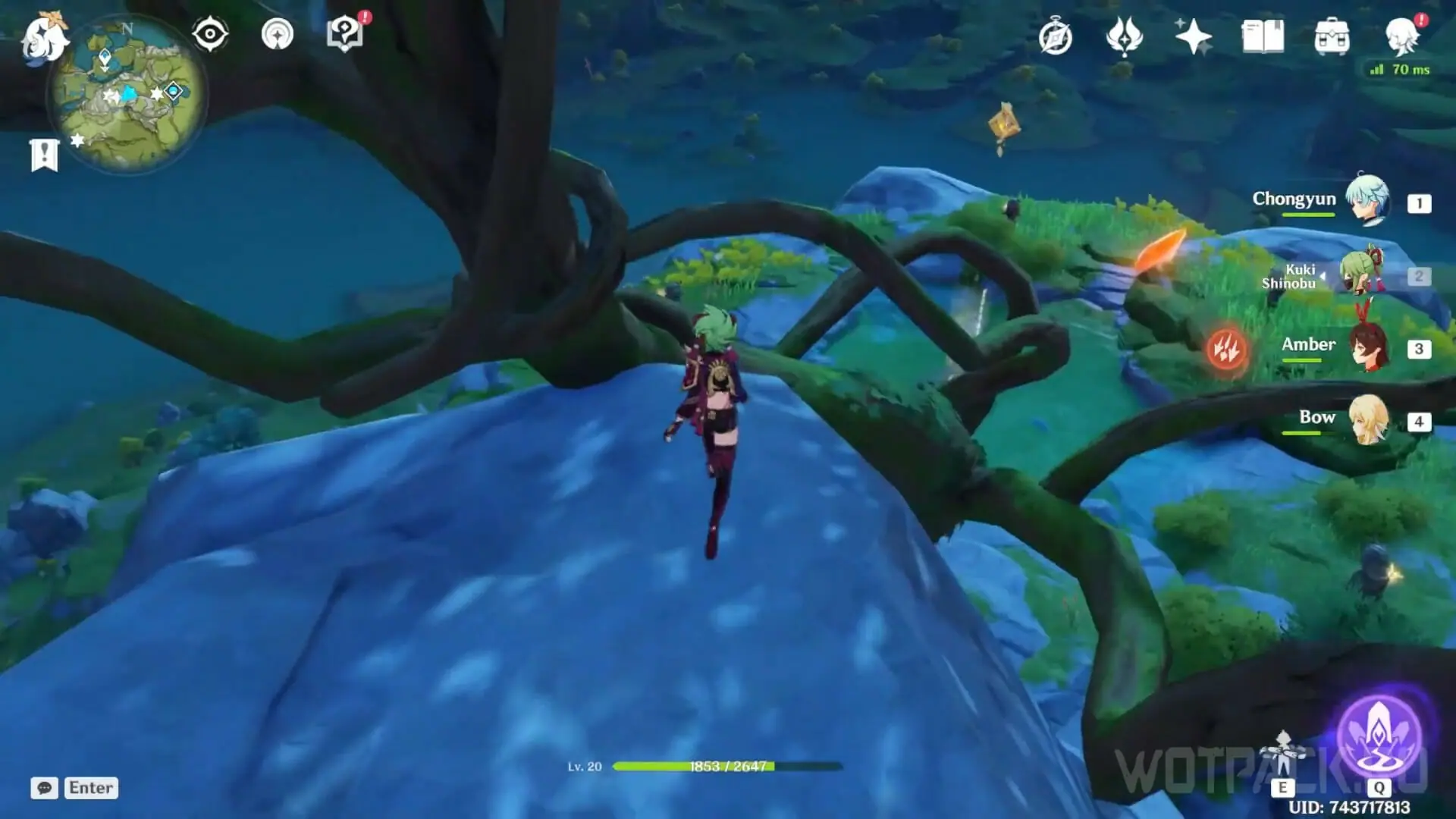This screenshot has height=819, width=1456.
Task: Select party member named Bow
Action: [1367, 419]
